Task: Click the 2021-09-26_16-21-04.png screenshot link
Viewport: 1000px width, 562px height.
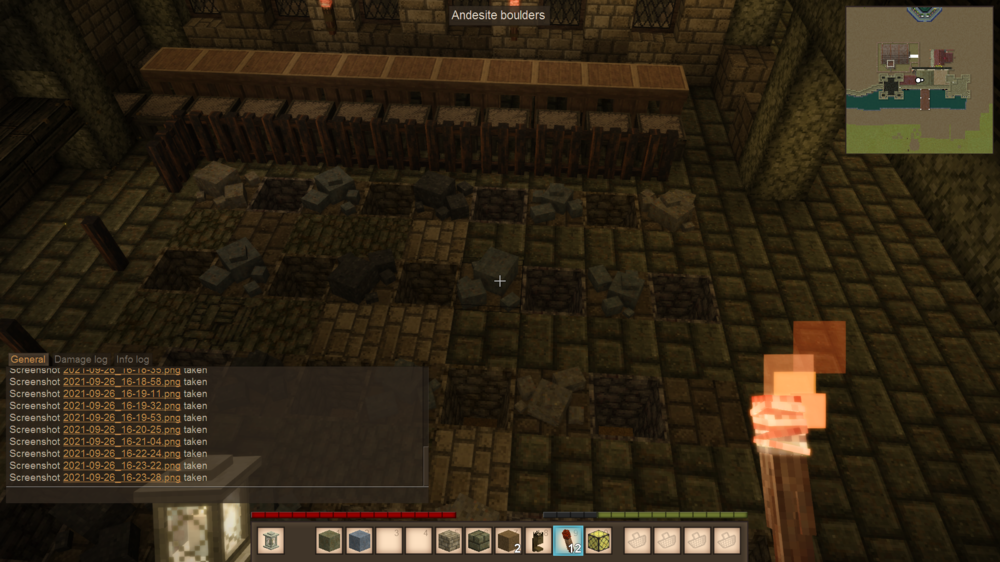Action: point(122,442)
